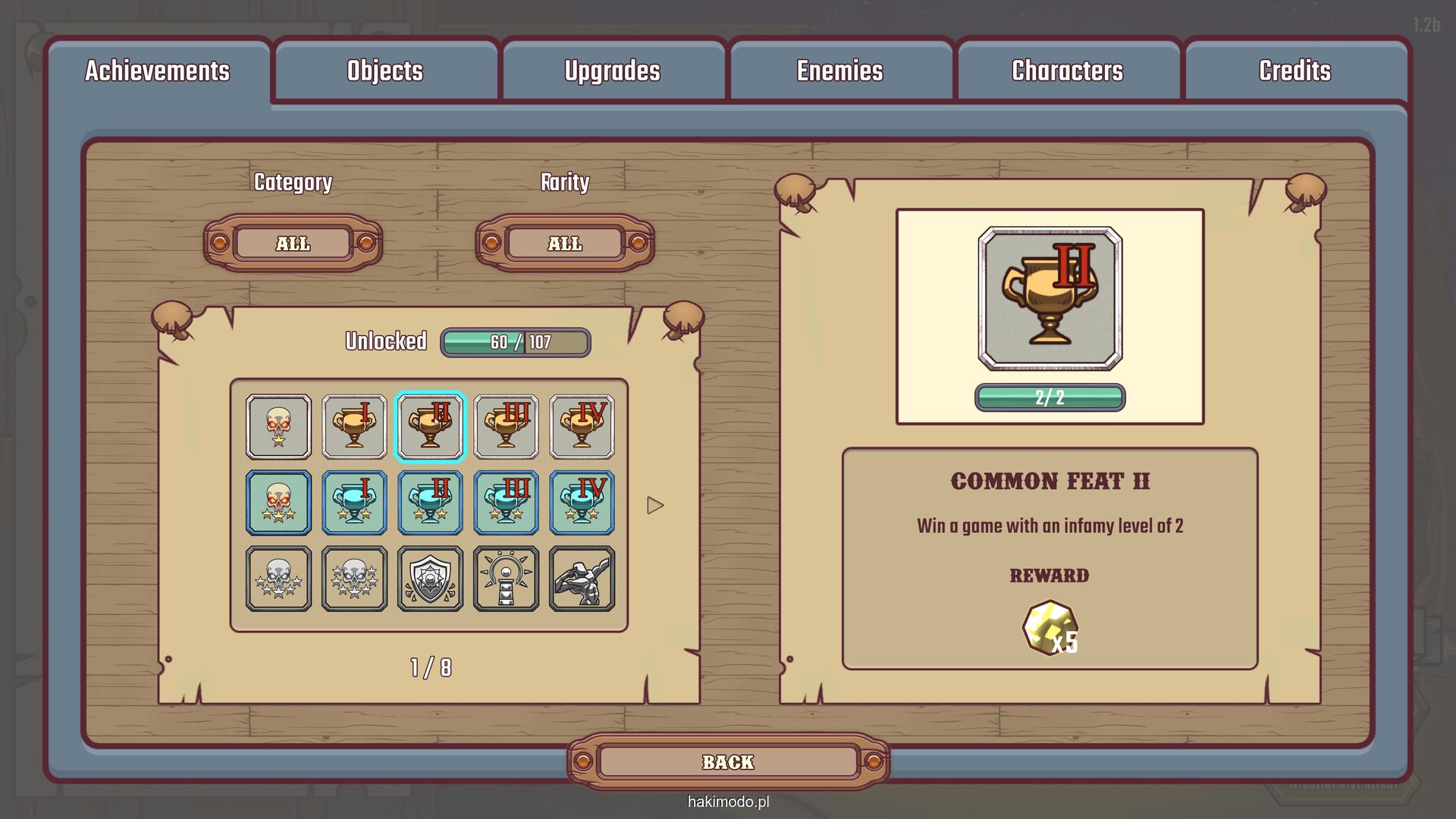1456x819 pixels.
Task: Go to the next achievements page arrow
Action: [655, 505]
